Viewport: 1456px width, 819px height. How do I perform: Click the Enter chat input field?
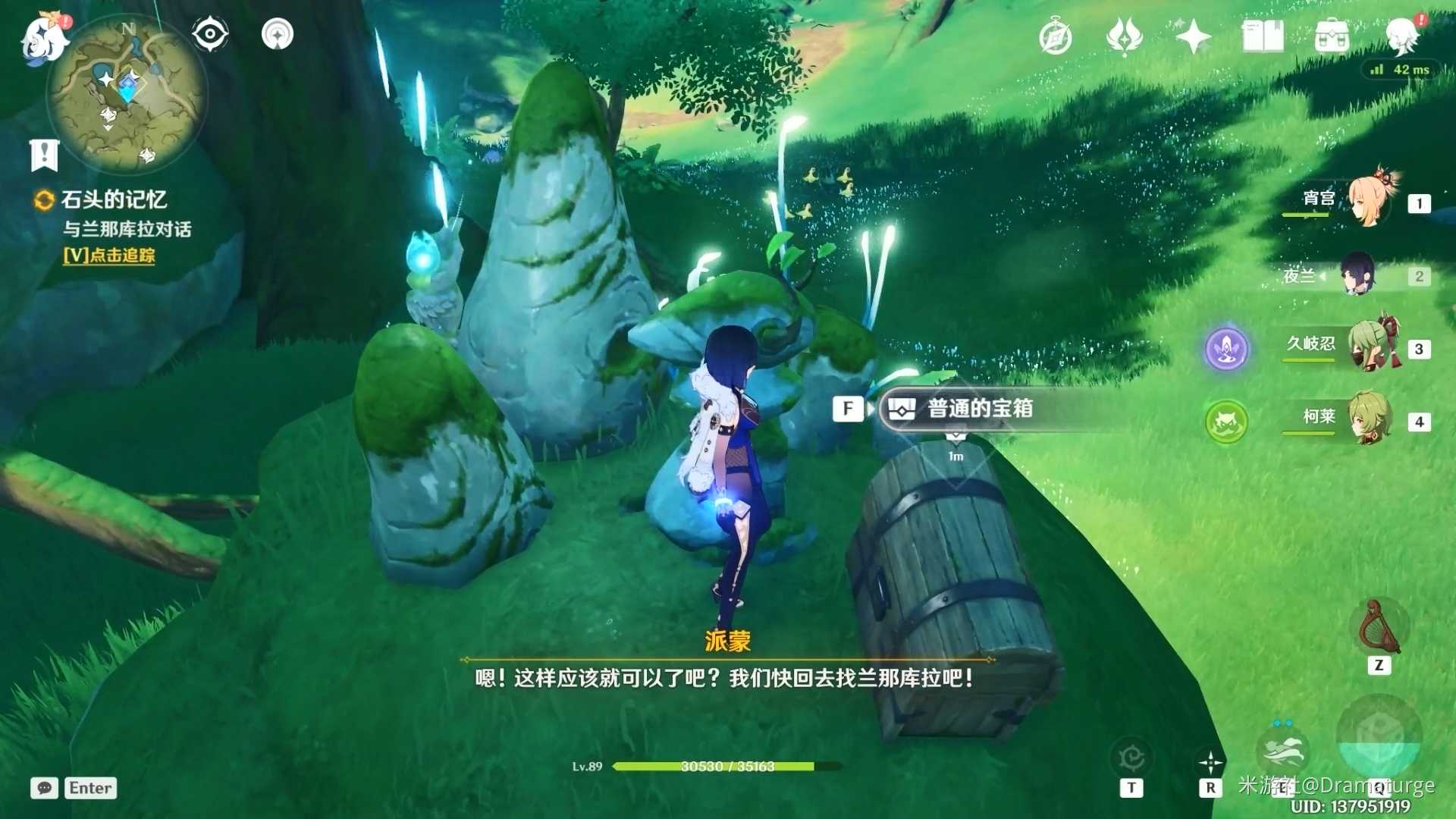point(89,788)
